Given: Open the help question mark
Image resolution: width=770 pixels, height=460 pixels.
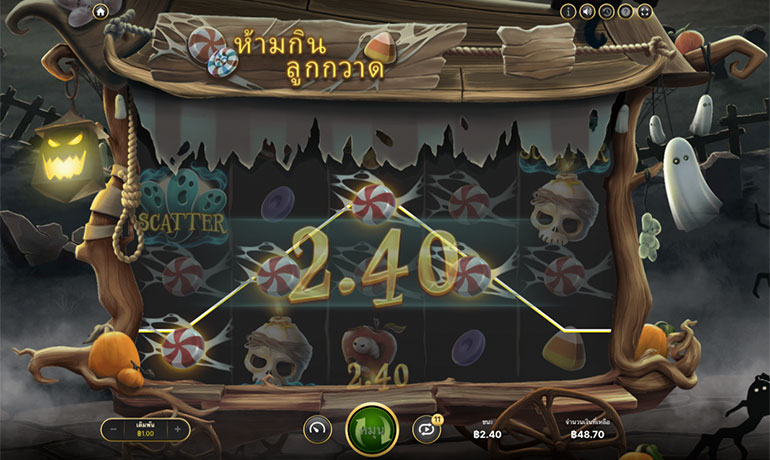Looking at the screenshot, I should tap(625, 11).
